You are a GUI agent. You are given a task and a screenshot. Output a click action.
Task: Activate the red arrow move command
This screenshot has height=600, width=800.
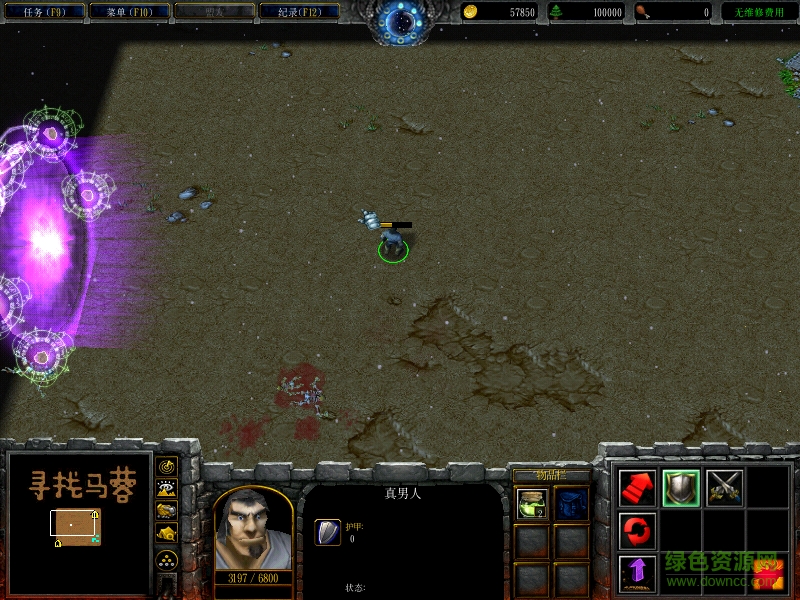(637, 487)
